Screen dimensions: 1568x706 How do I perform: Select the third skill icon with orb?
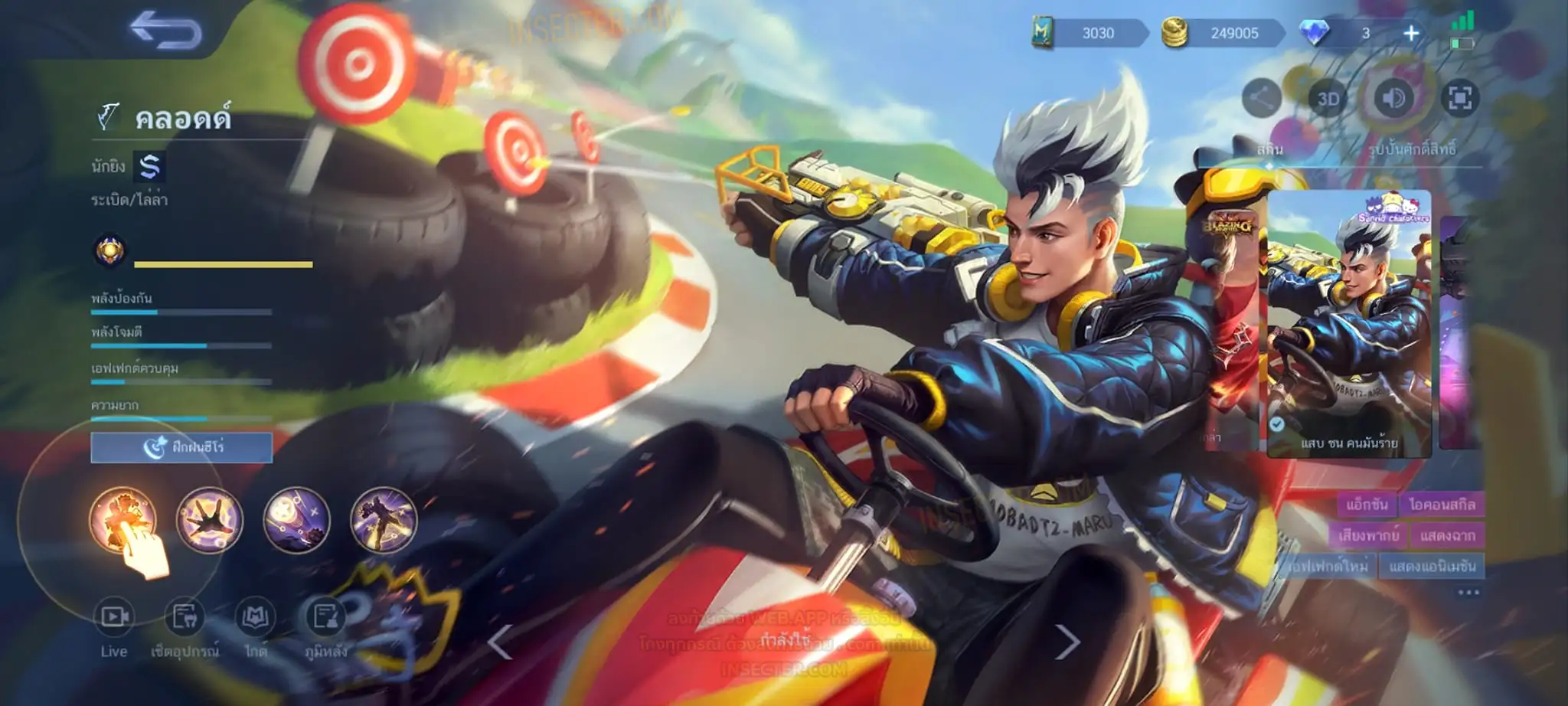(296, 521)
